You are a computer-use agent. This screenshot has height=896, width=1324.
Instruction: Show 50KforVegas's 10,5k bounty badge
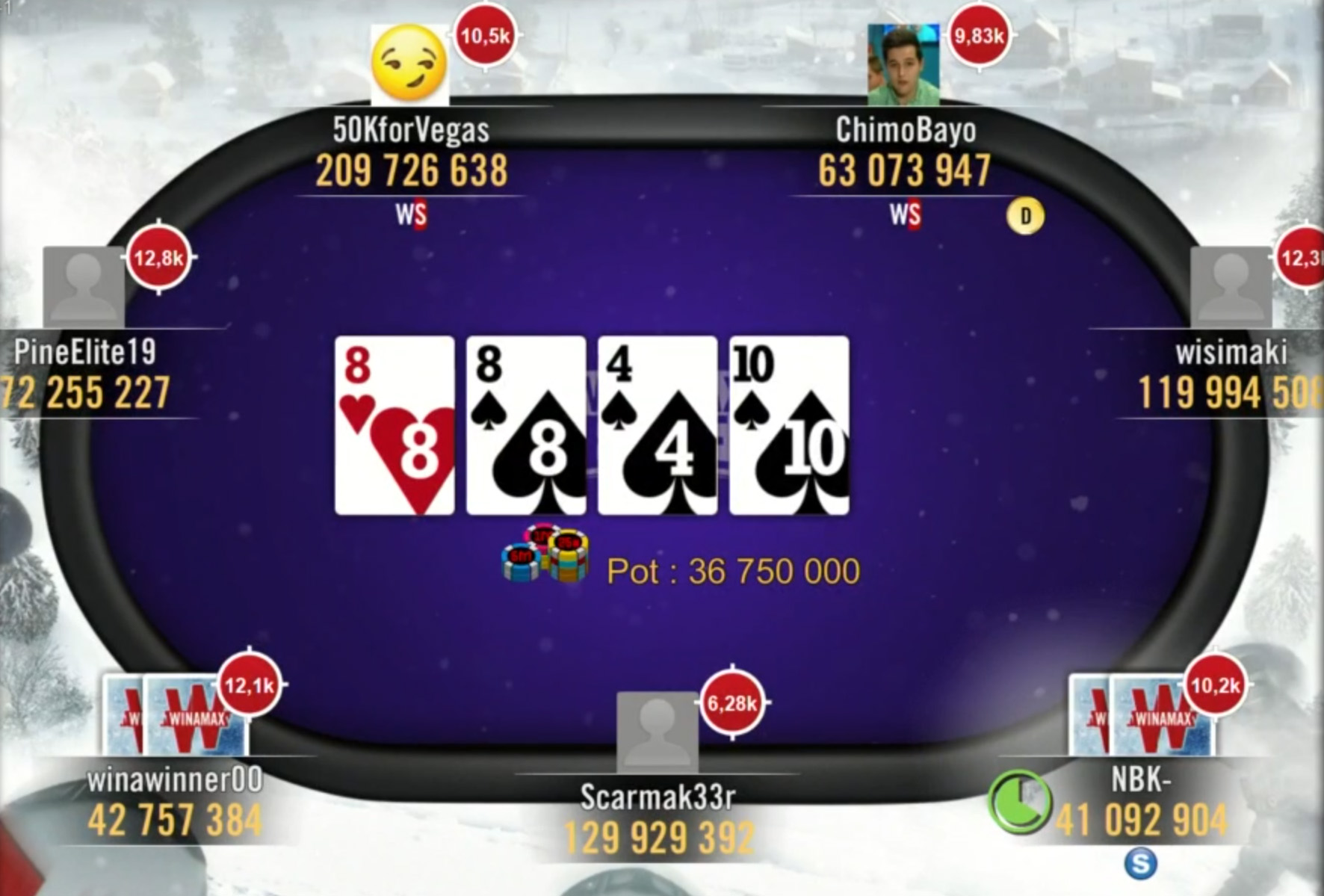pyautogui.click(x=485, y=36)
